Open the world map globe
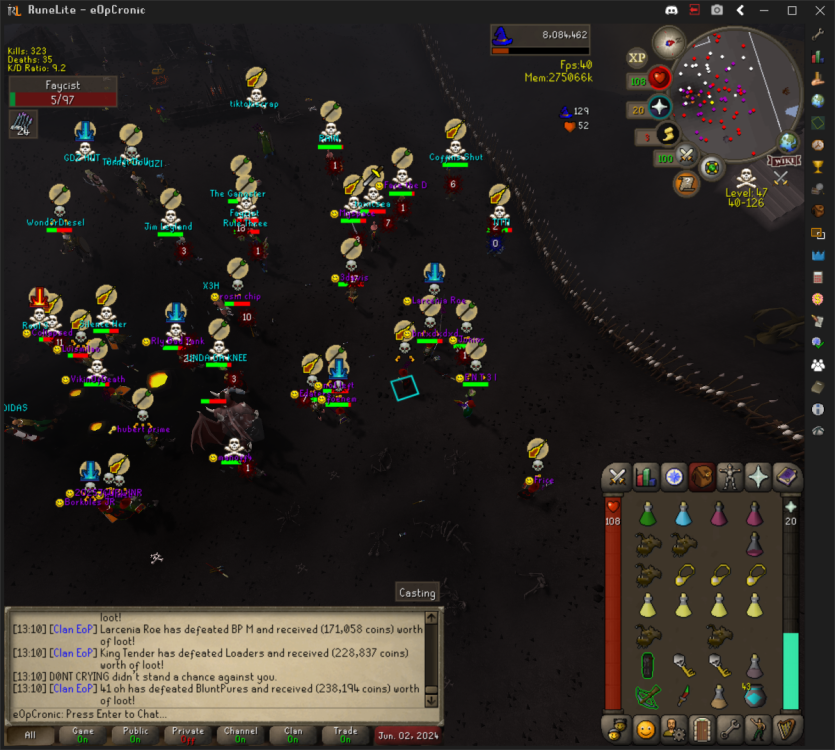This screenshot has width=835, height=750. click(x=789, y=143)
